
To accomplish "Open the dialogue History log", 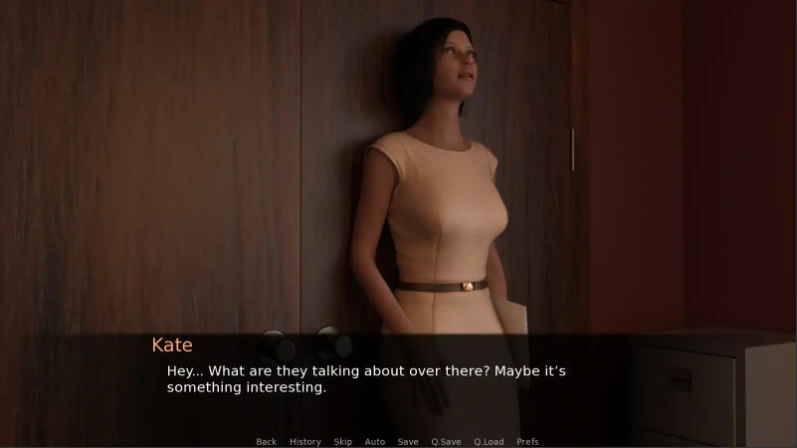I will (305, 441).
